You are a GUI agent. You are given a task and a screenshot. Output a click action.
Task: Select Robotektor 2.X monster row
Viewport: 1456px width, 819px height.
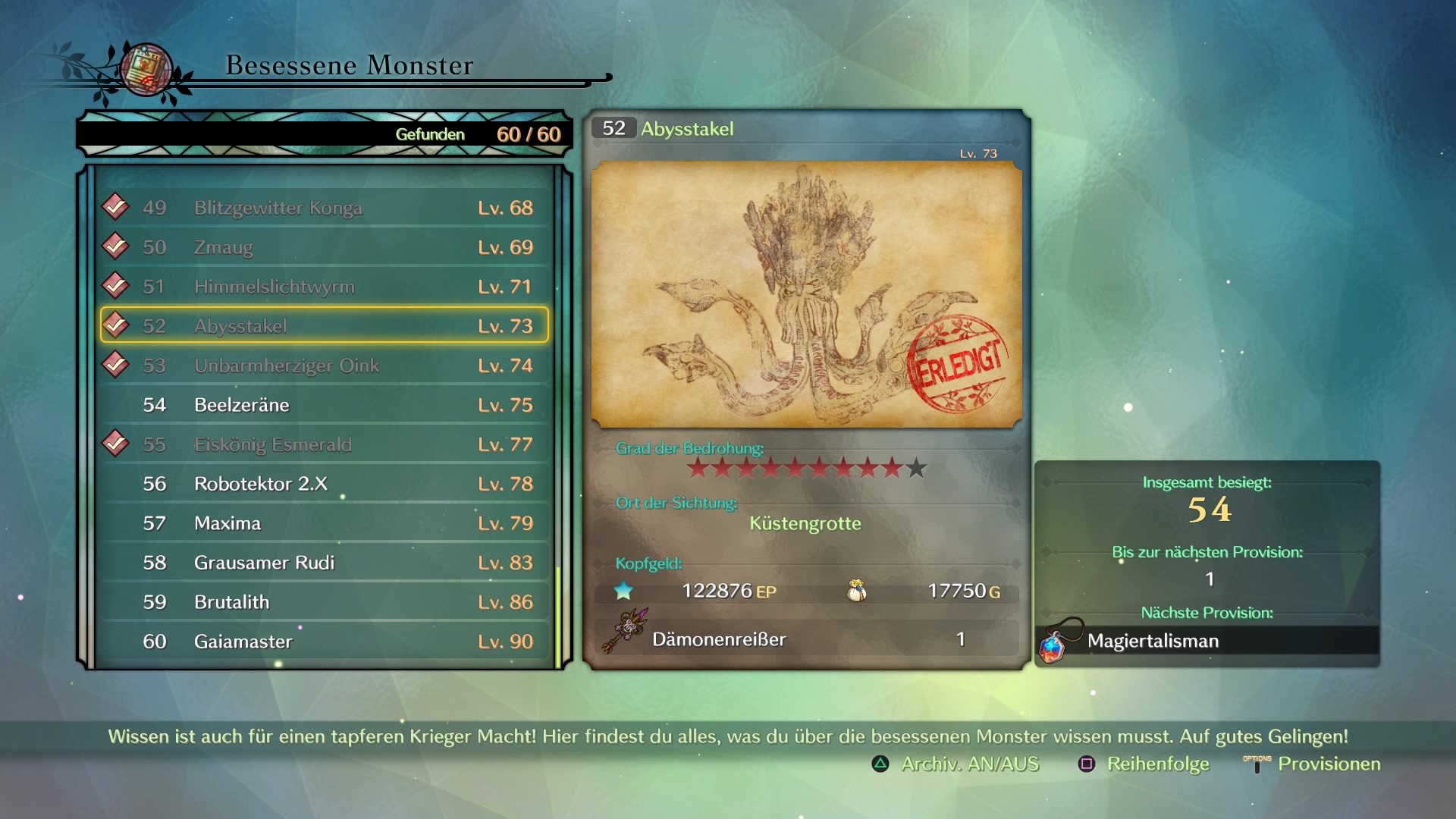tap(325, 484)
